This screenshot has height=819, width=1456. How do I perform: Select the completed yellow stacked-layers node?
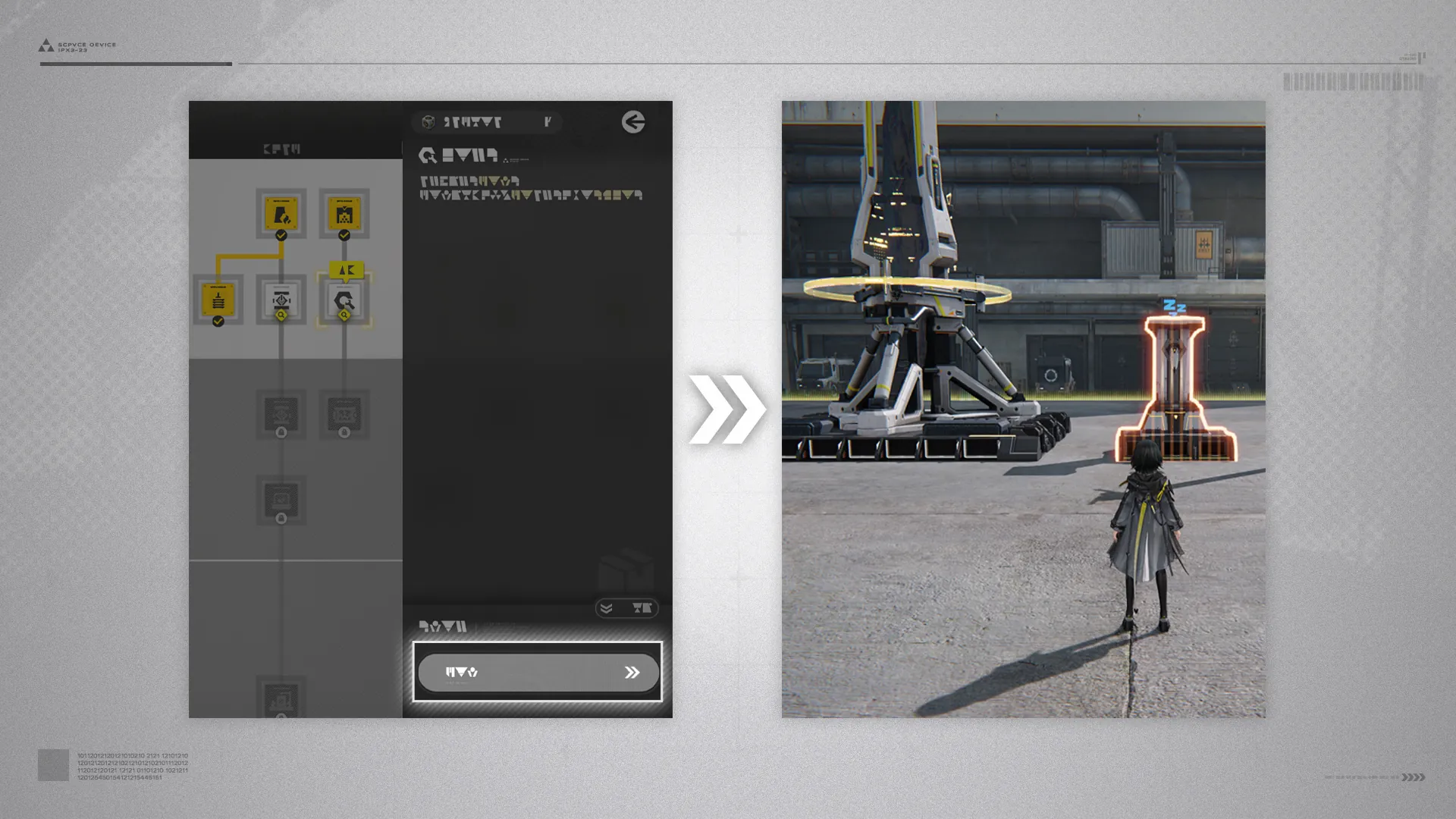[218, 300]
